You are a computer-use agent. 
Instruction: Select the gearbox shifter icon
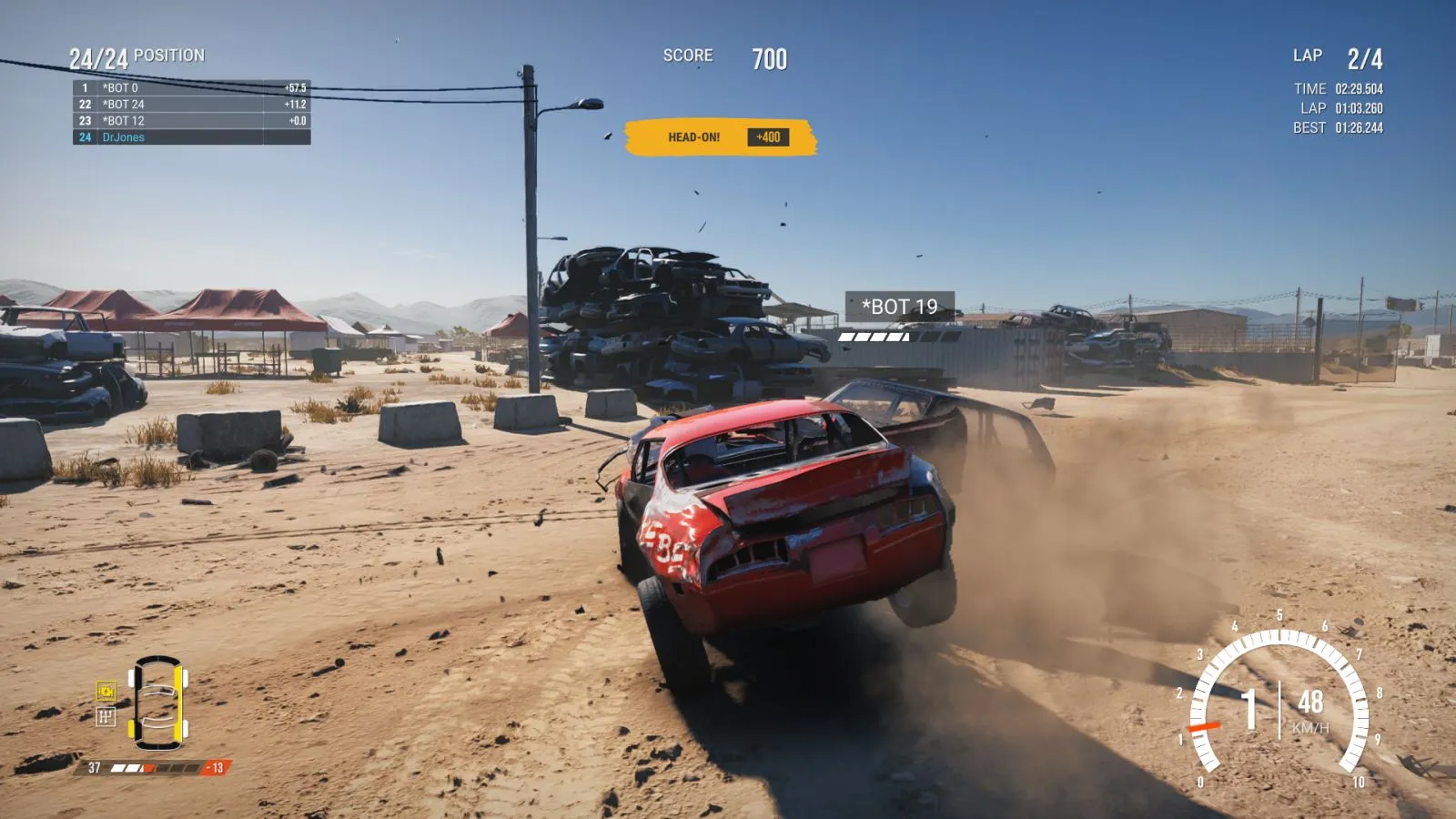pyautogui.click(x=106, y=716)
